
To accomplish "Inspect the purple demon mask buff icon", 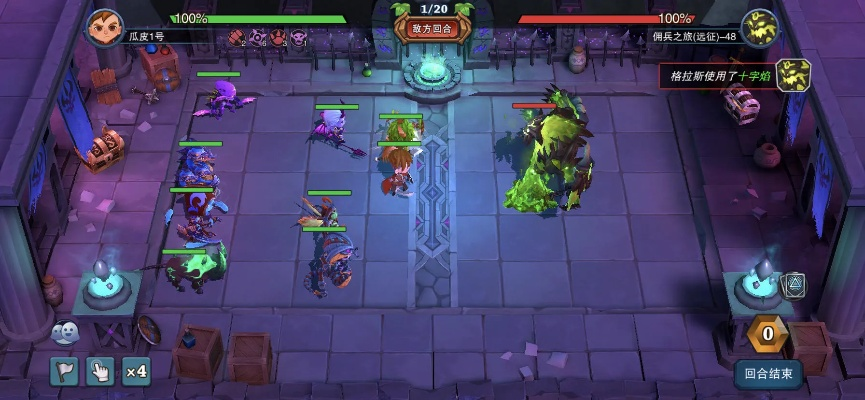I will 298,38.
